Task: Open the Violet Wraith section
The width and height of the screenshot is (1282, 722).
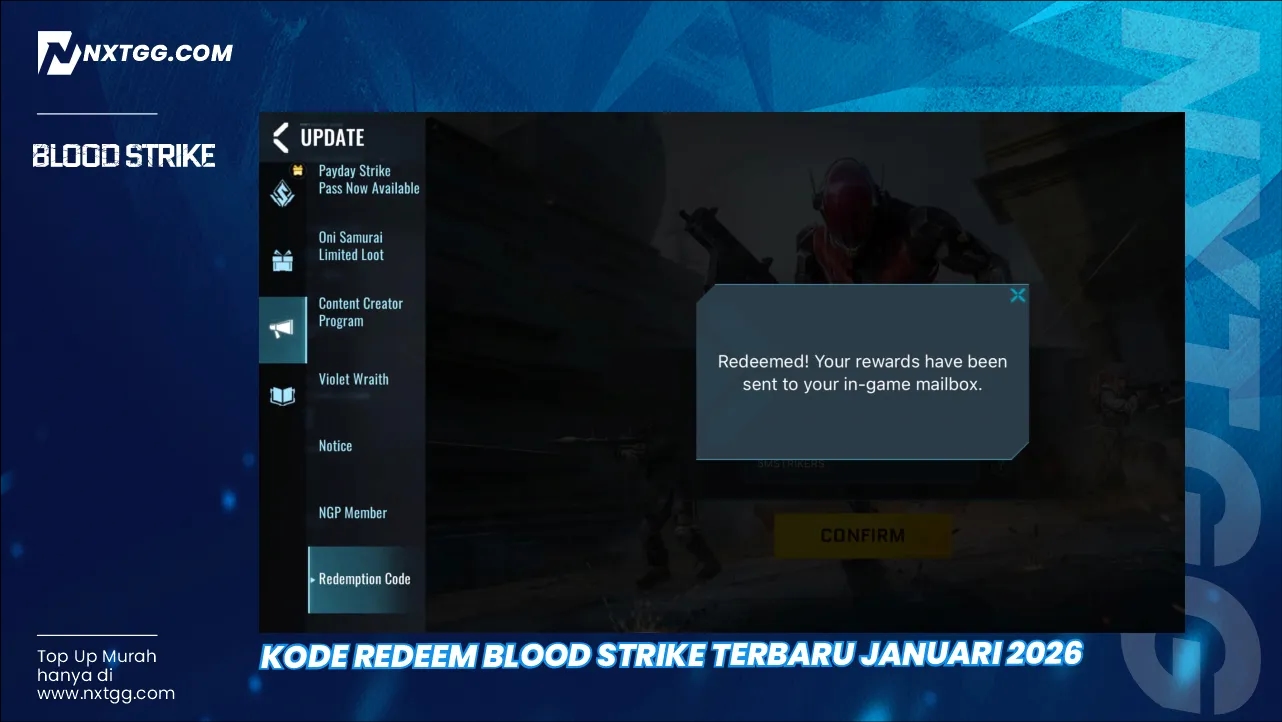Action: [354, 379]
